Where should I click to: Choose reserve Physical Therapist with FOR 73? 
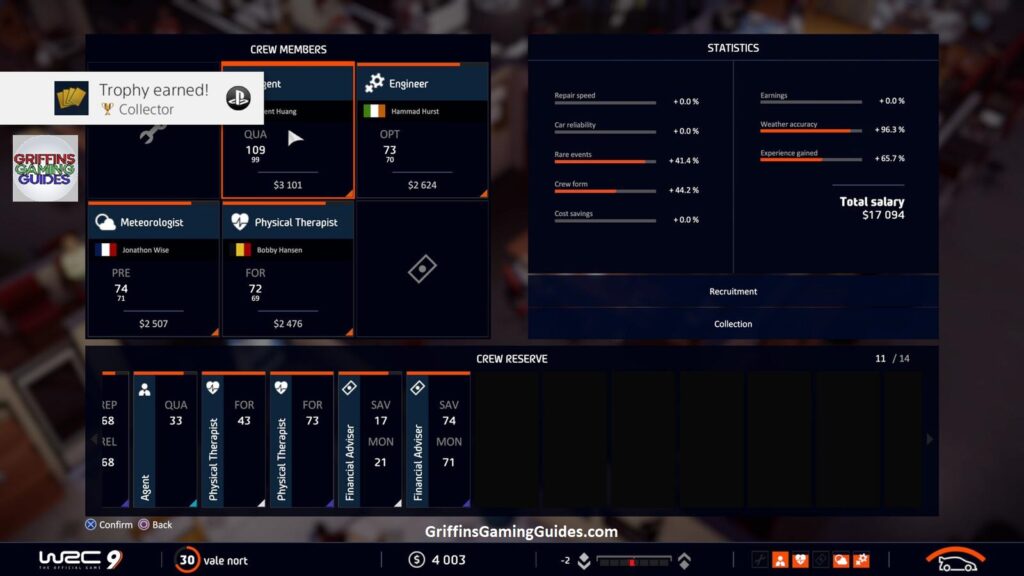301,440
